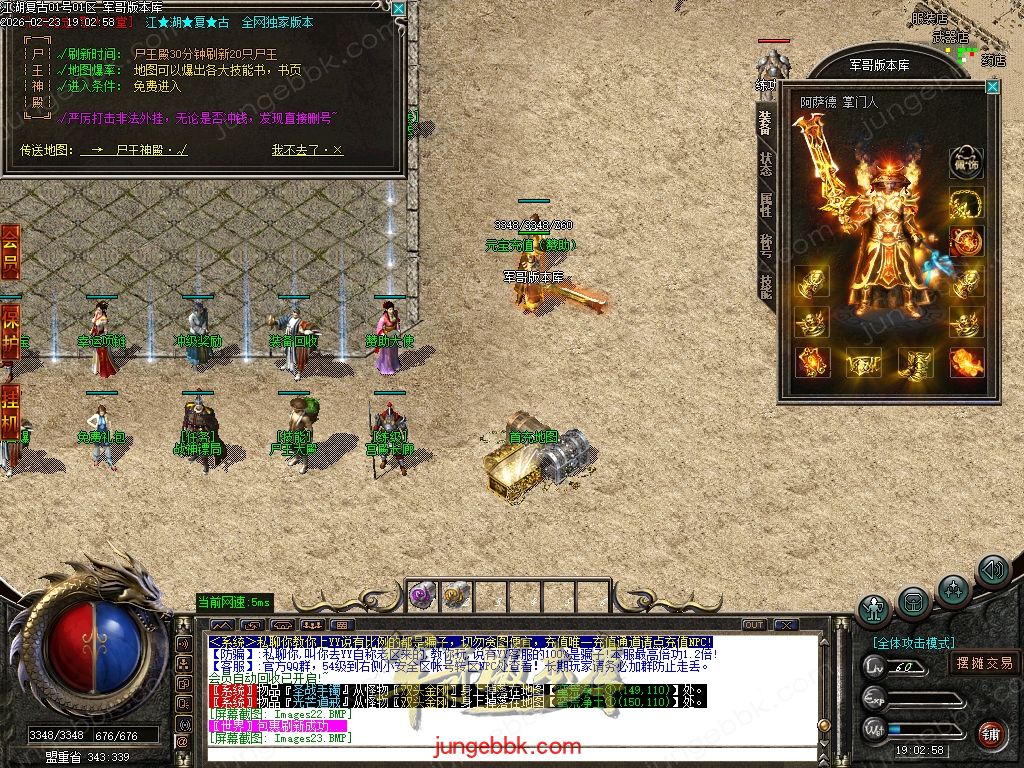The height and width of the screenshot is (768, 1024).
Task: Click the red 铺 shop button
Action: (x=991, y=733)
